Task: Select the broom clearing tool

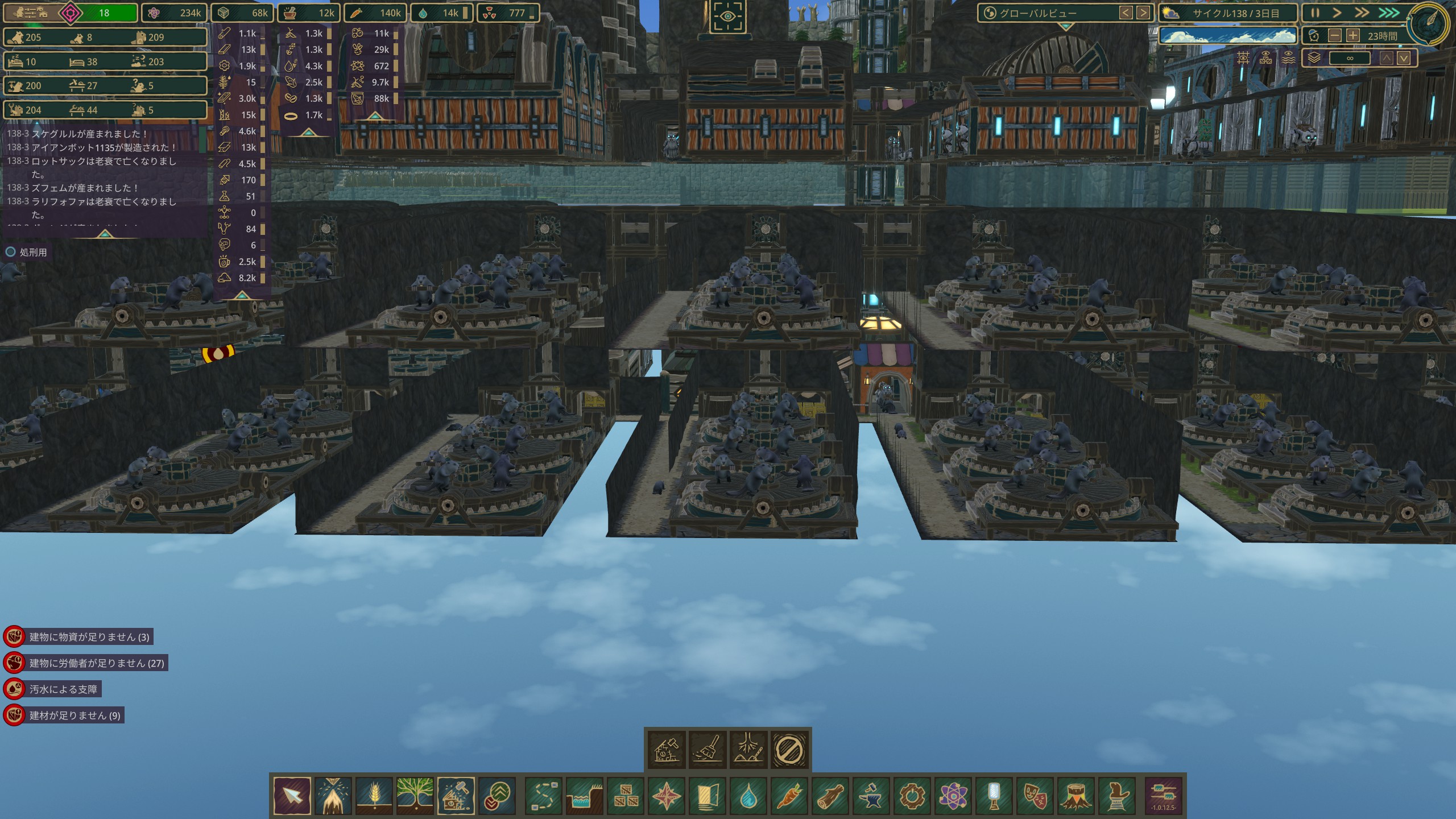Action: [x=708, y=750]
